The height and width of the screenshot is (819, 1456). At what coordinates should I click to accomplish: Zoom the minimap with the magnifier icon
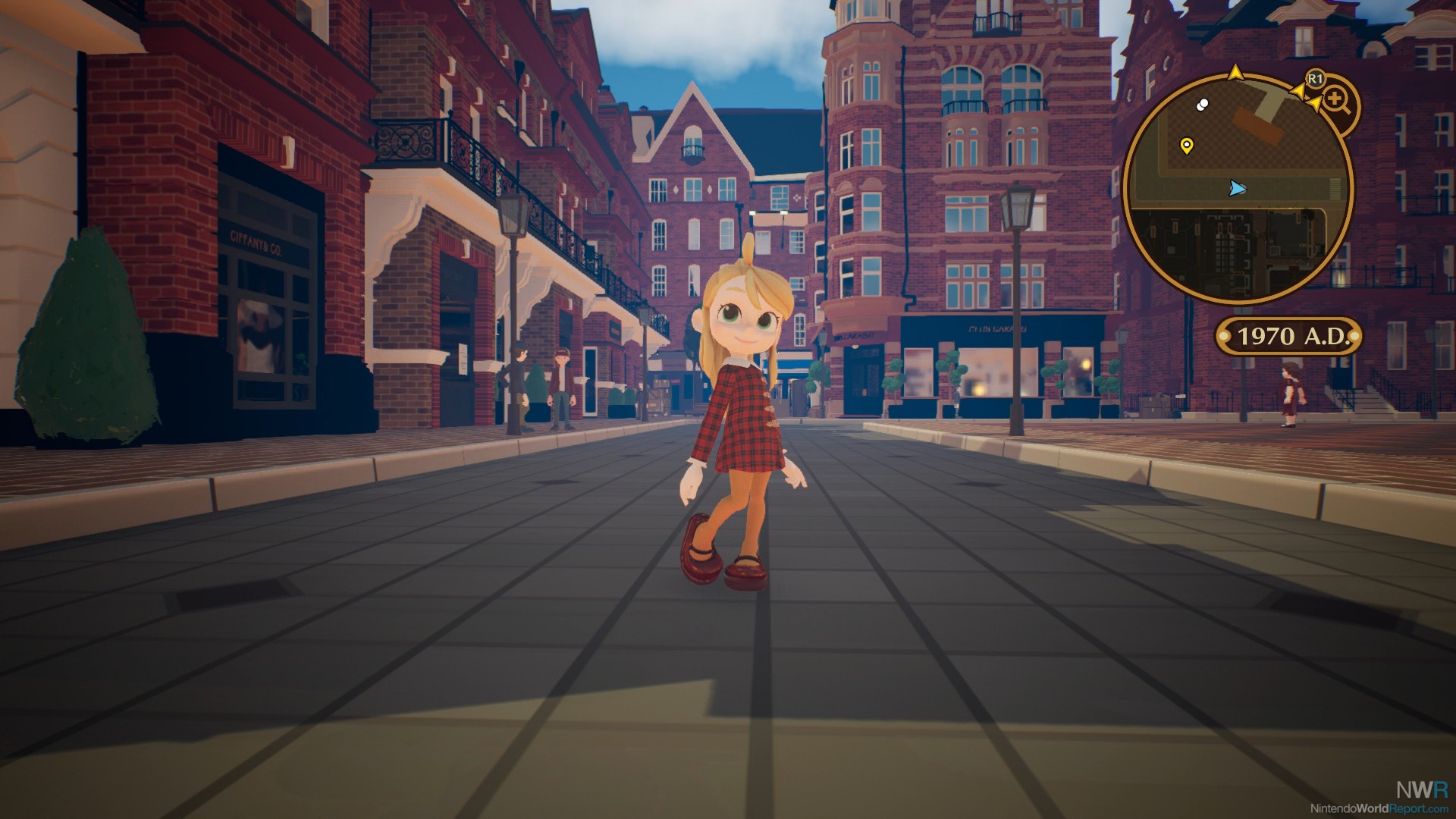[x=1335, y=100]
